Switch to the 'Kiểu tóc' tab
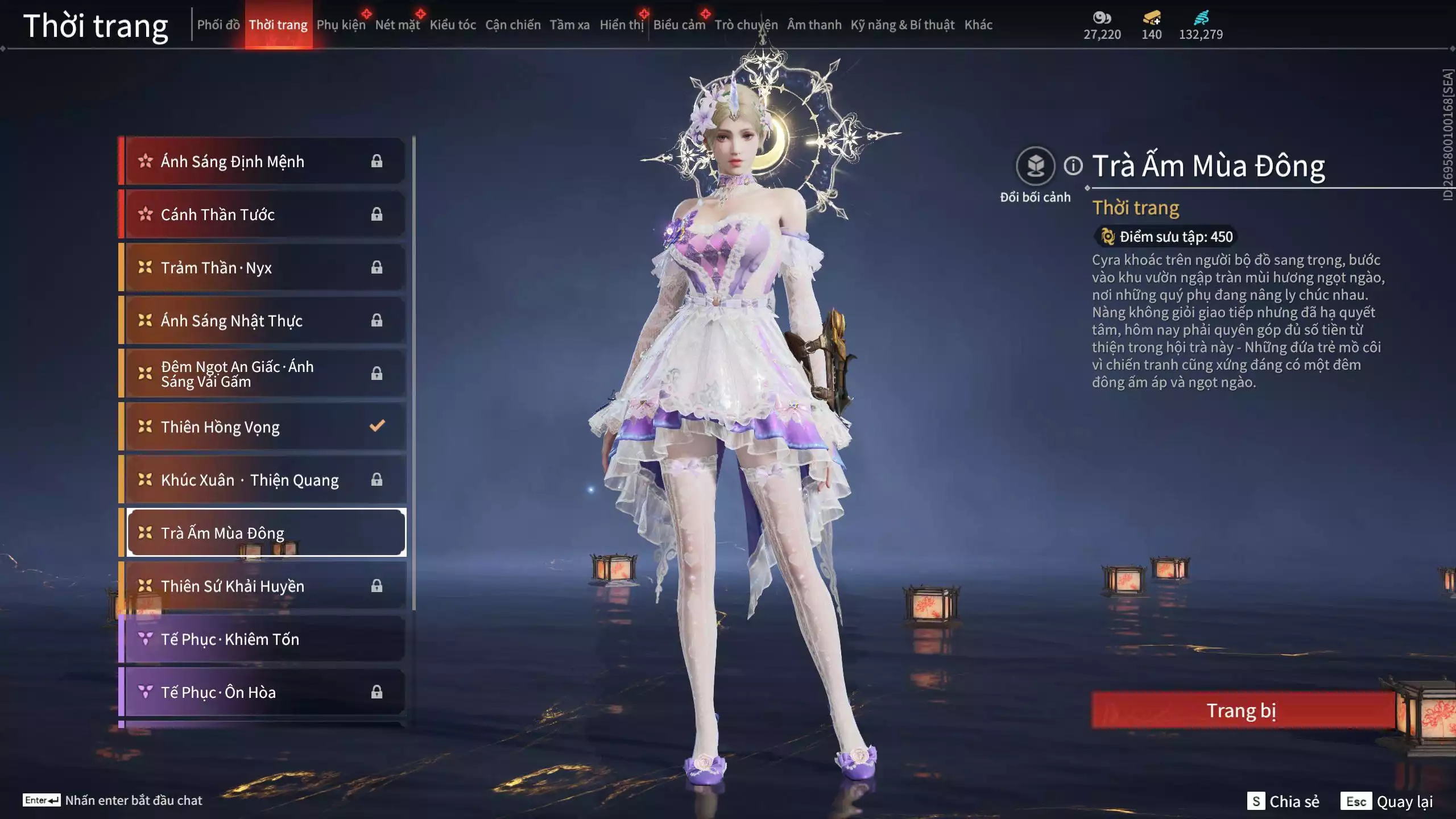The width and height of the screenshot is (1456, 819). pyautogui.click(x=453, y=24)
